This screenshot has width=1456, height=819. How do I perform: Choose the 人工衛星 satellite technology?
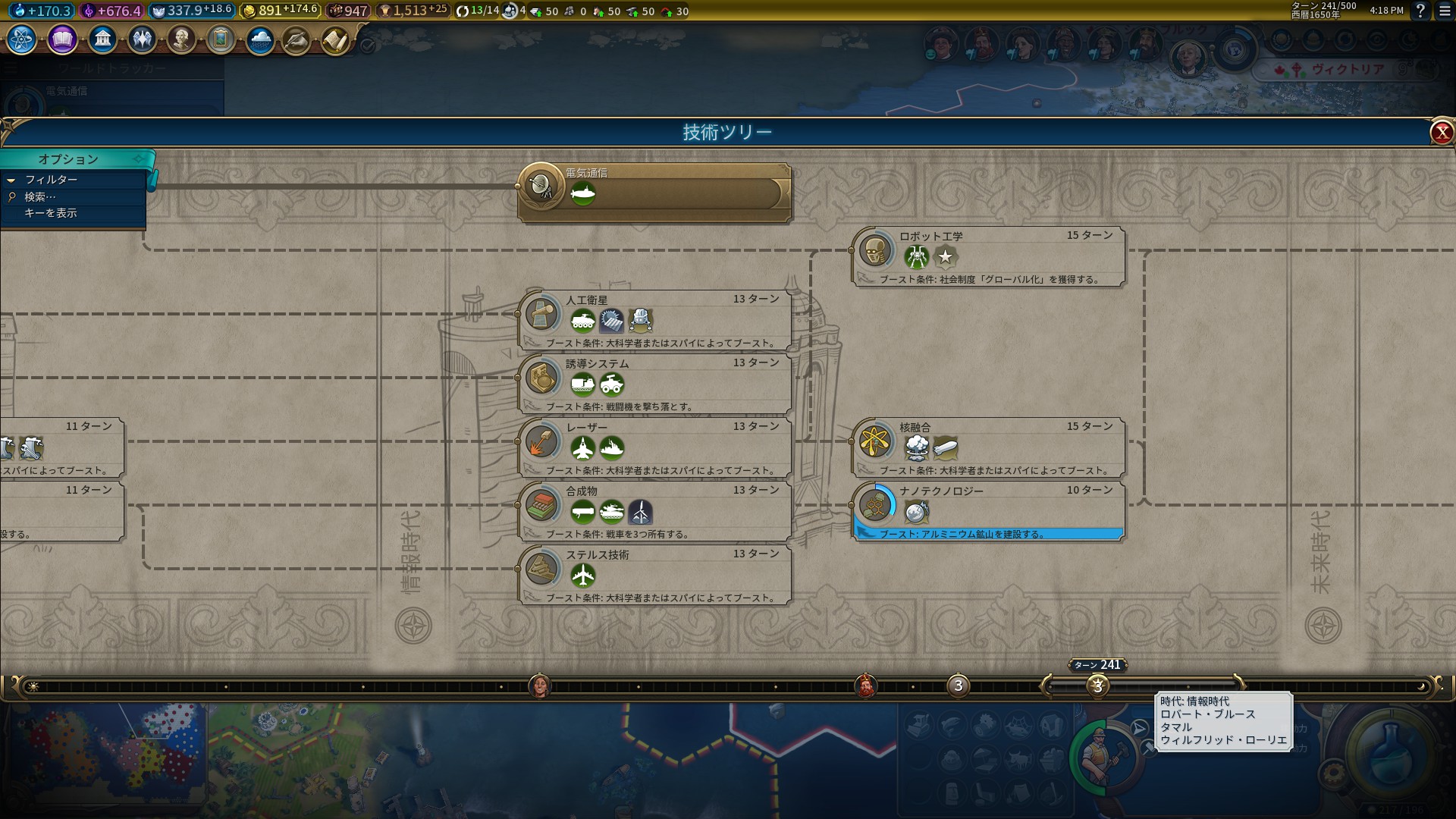click(654, 320)
